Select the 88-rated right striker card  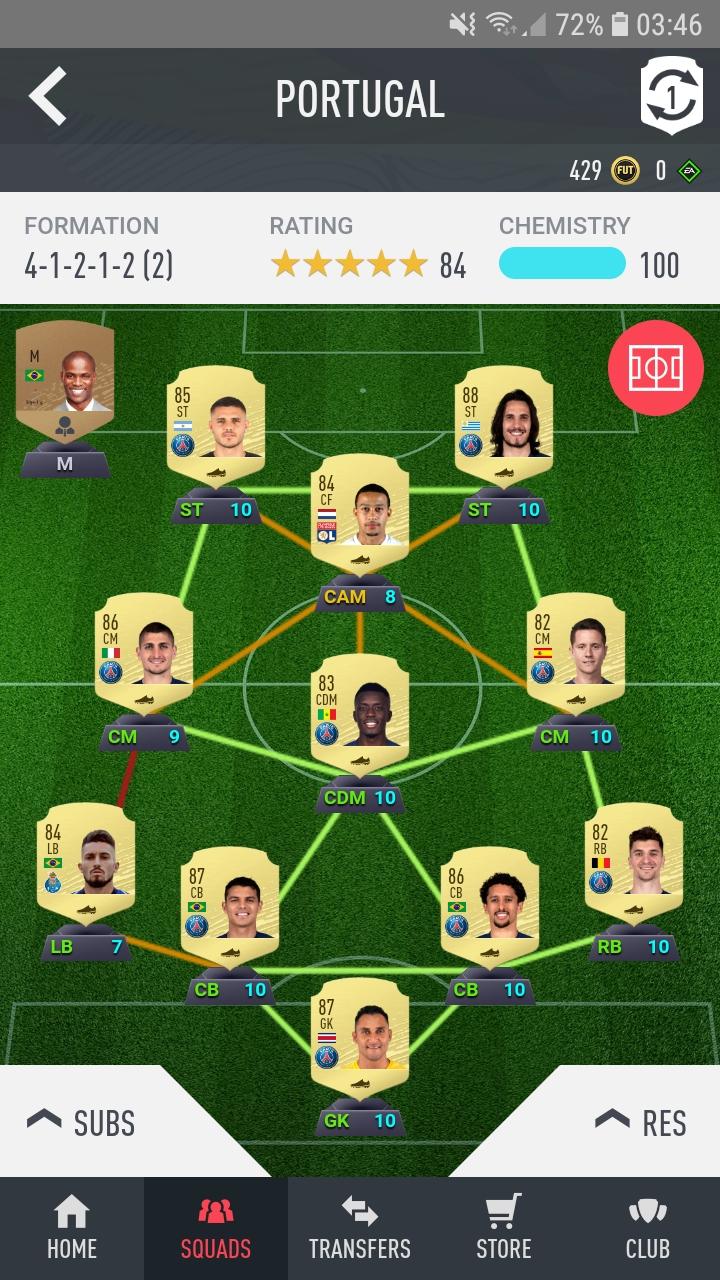503,422
